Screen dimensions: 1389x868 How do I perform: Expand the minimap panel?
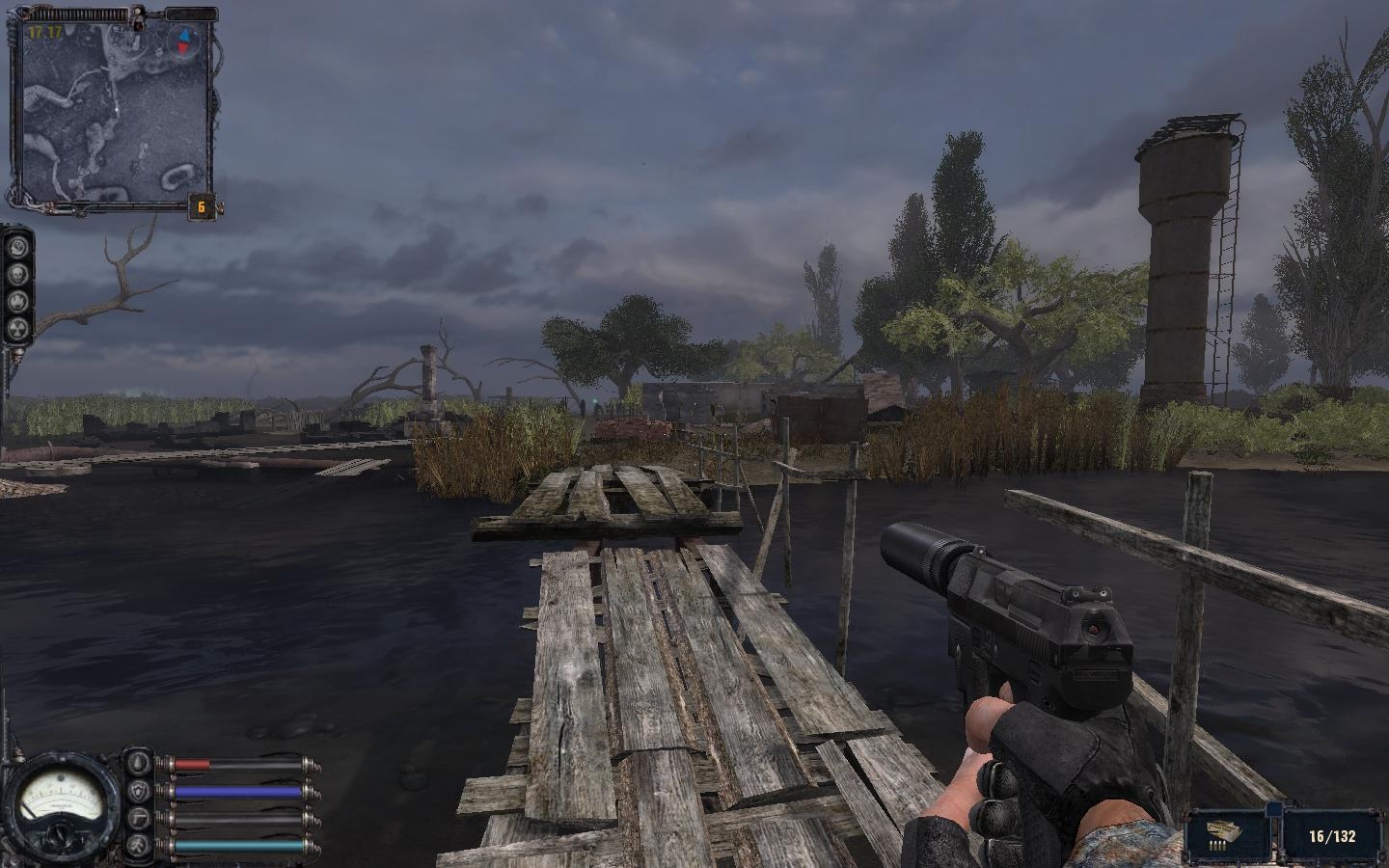pos(116,111)
